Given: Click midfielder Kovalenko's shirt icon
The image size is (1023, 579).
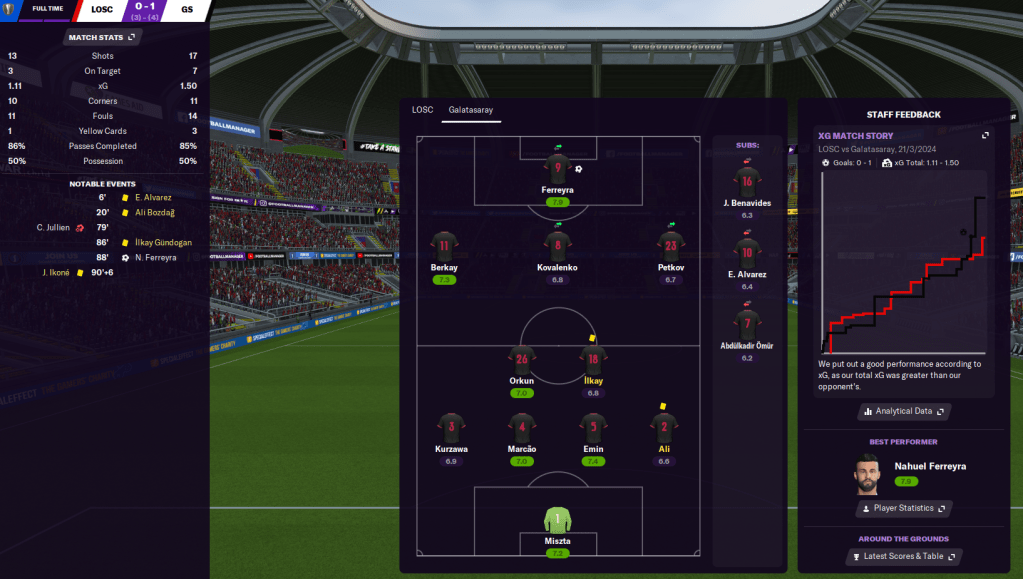Looking at the screenshot, I should click(557, 244).
